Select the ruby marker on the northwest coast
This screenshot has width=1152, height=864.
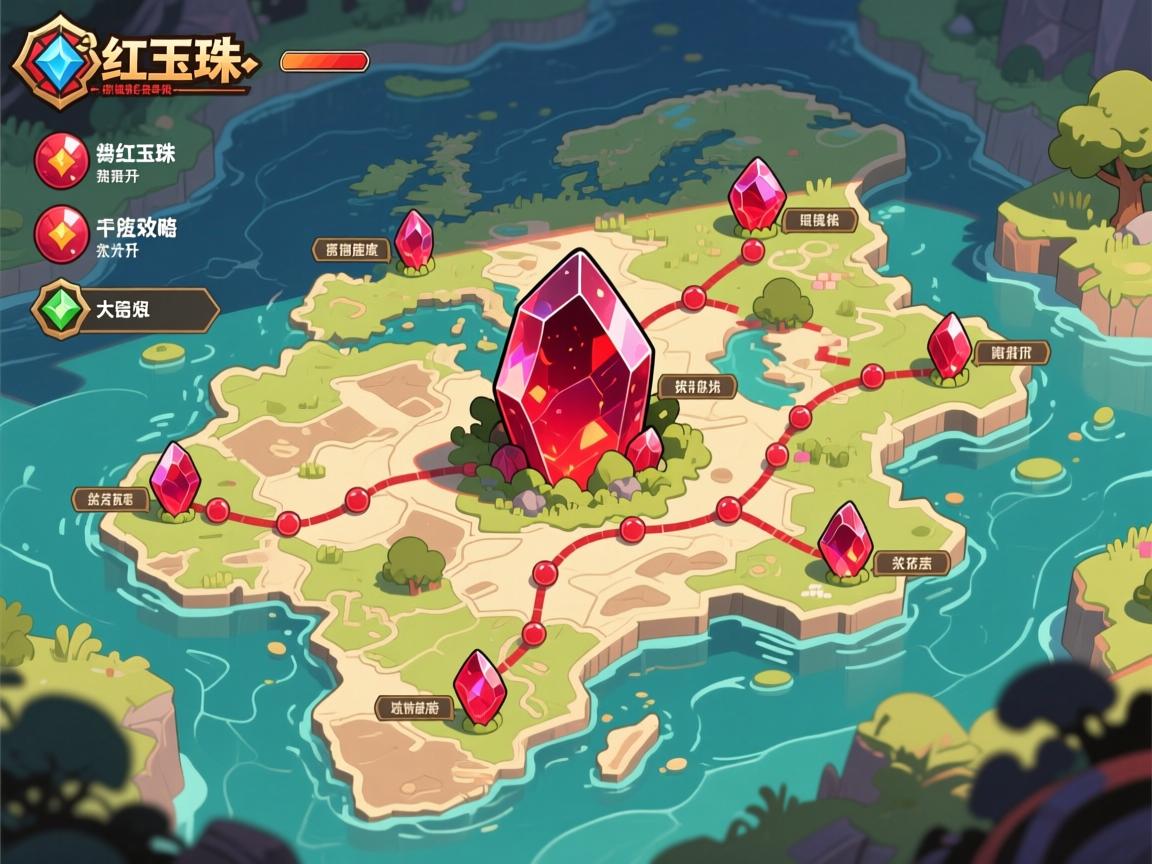(x=413, y=240)
